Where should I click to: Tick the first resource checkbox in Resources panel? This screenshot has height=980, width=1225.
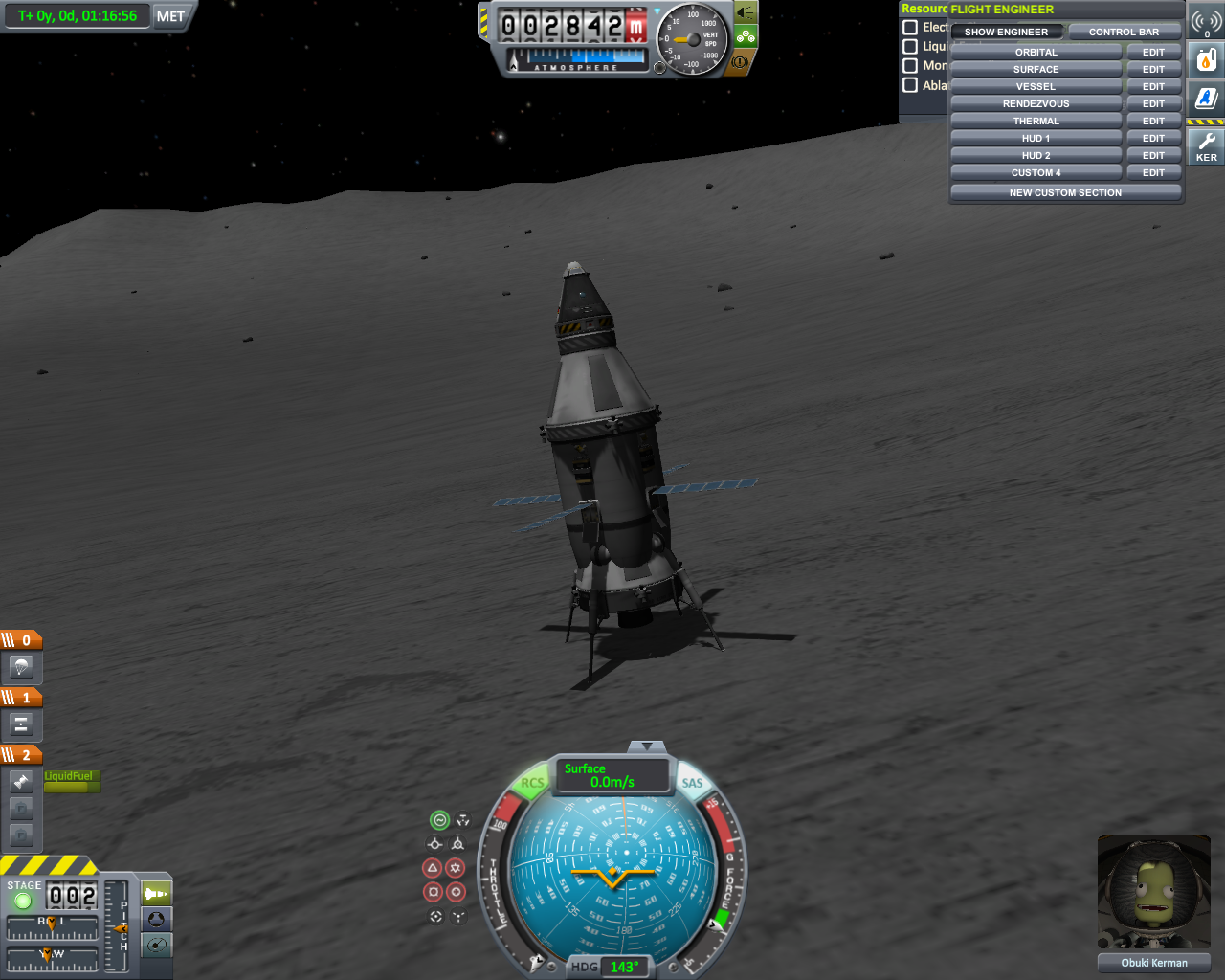click(910, 28)
